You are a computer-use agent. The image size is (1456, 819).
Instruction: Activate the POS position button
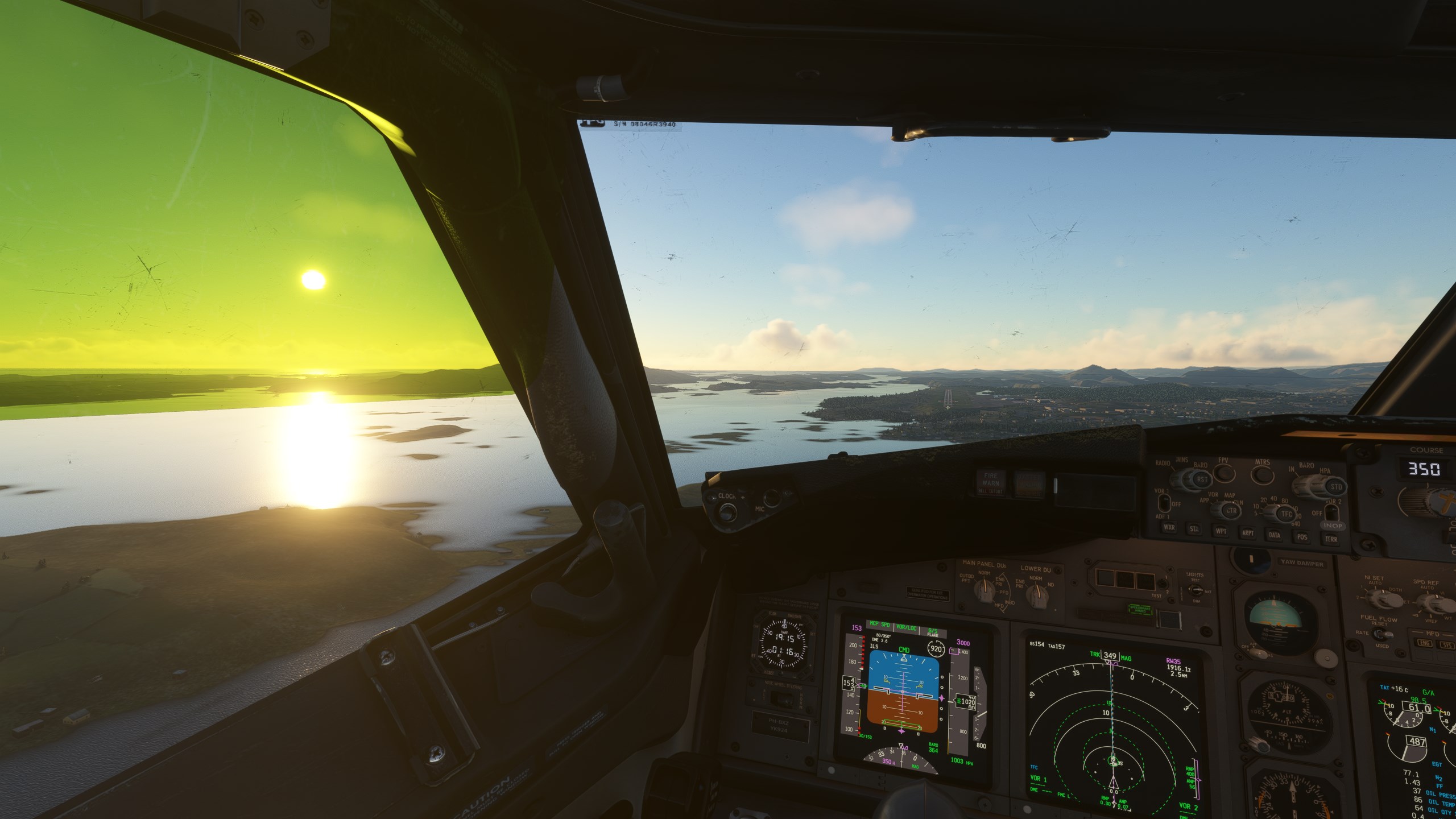point(1302,537)
